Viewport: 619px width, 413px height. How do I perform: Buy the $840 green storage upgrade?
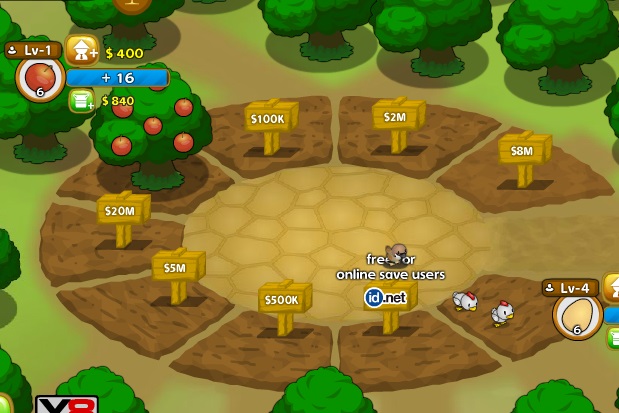pyautogui.click(x=81, y=100)
